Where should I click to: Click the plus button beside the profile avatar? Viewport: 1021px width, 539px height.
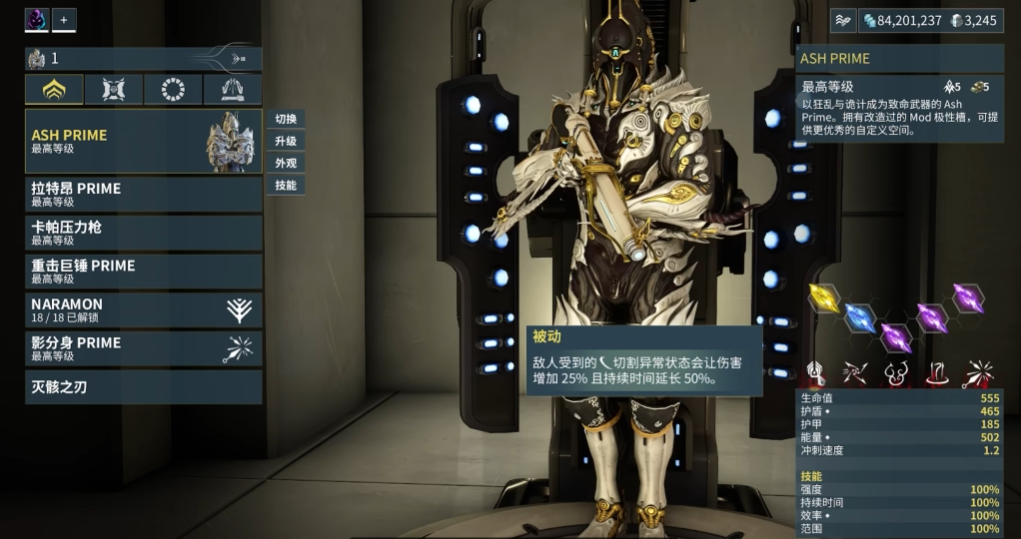coord(64,19)
